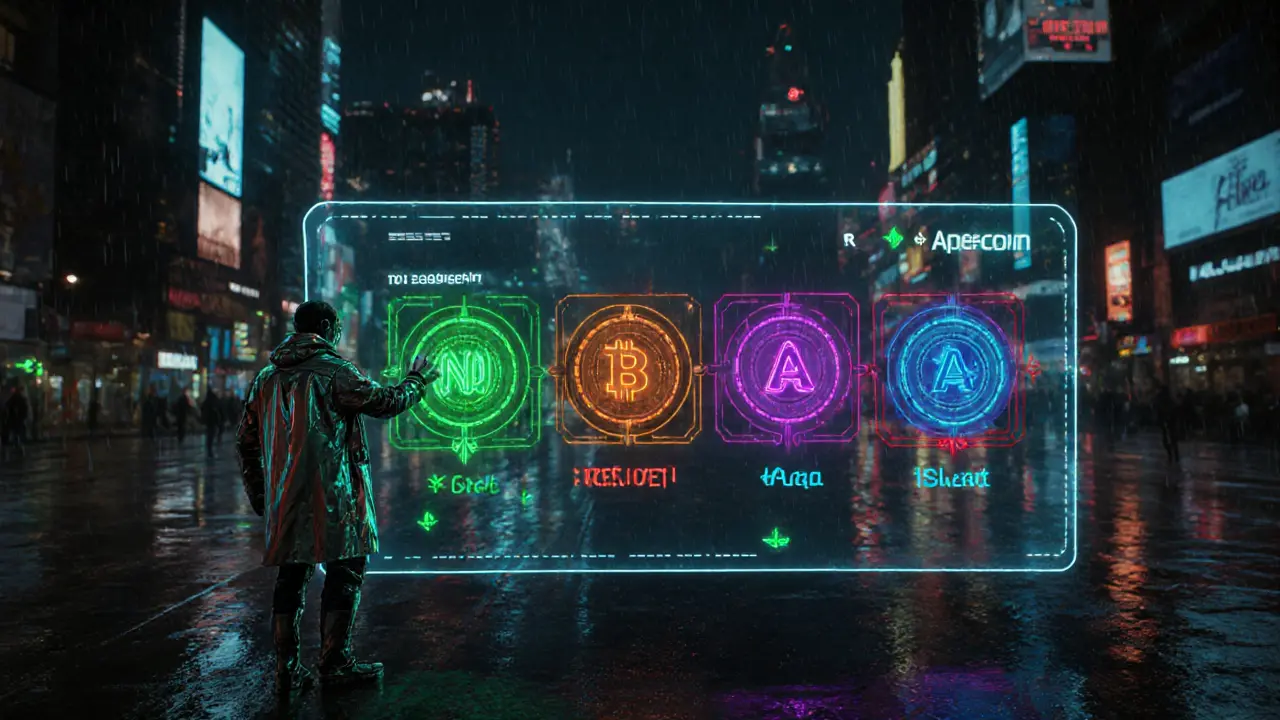
Task: Choose the orange Bitcoin coin
Action: (628, 369)
